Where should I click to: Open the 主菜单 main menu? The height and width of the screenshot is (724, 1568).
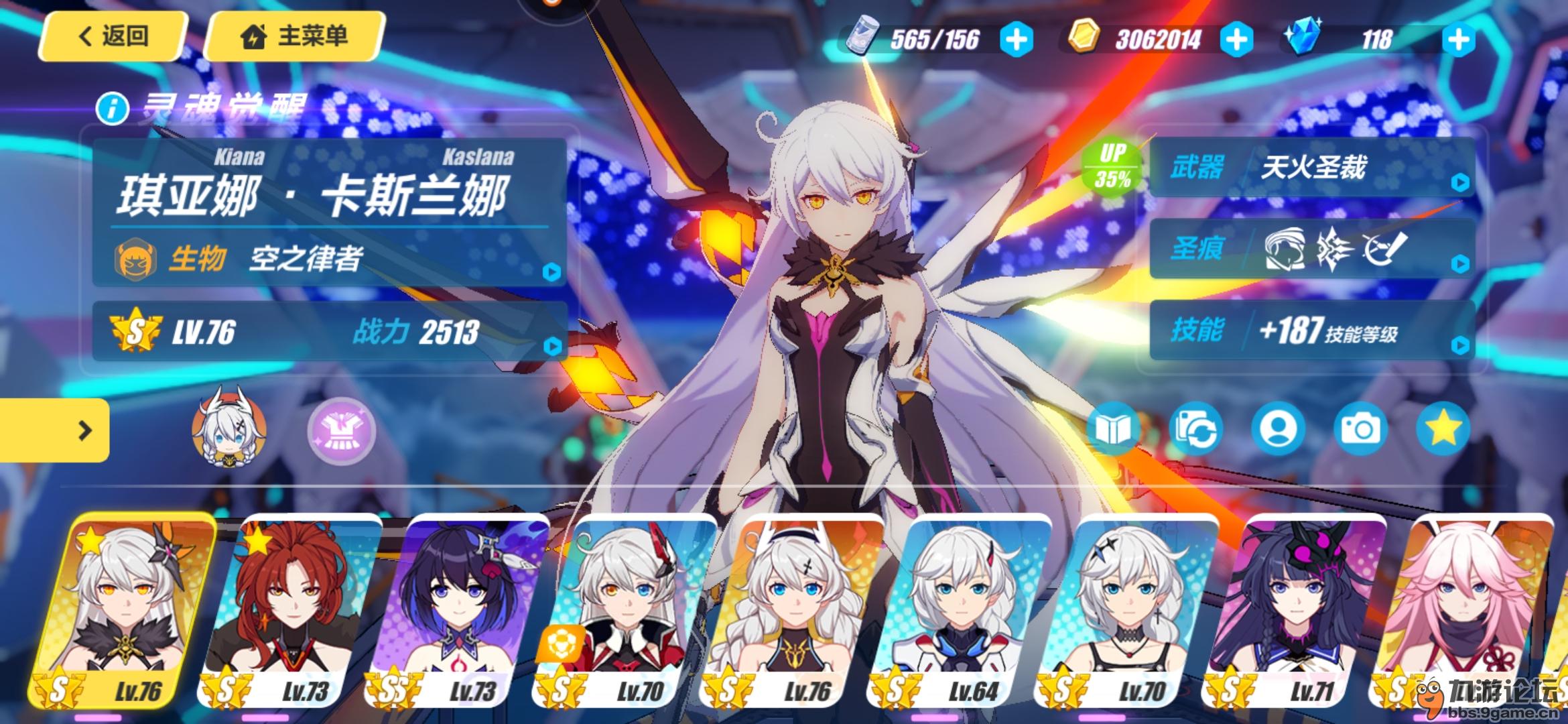click(x=295, y=36)
